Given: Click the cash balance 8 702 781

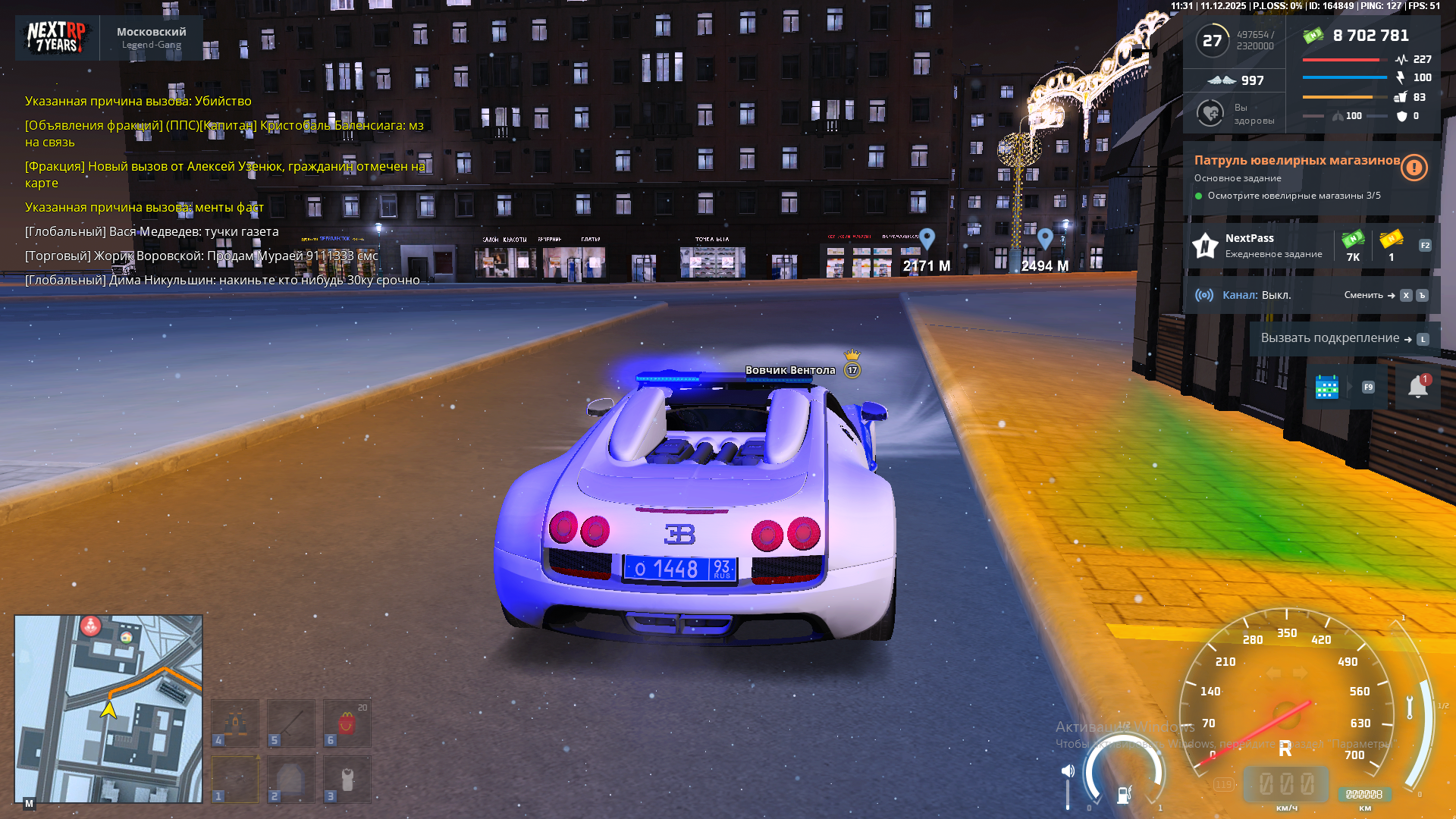Looking at the screenshot, I should click(x=1370, y=36).
